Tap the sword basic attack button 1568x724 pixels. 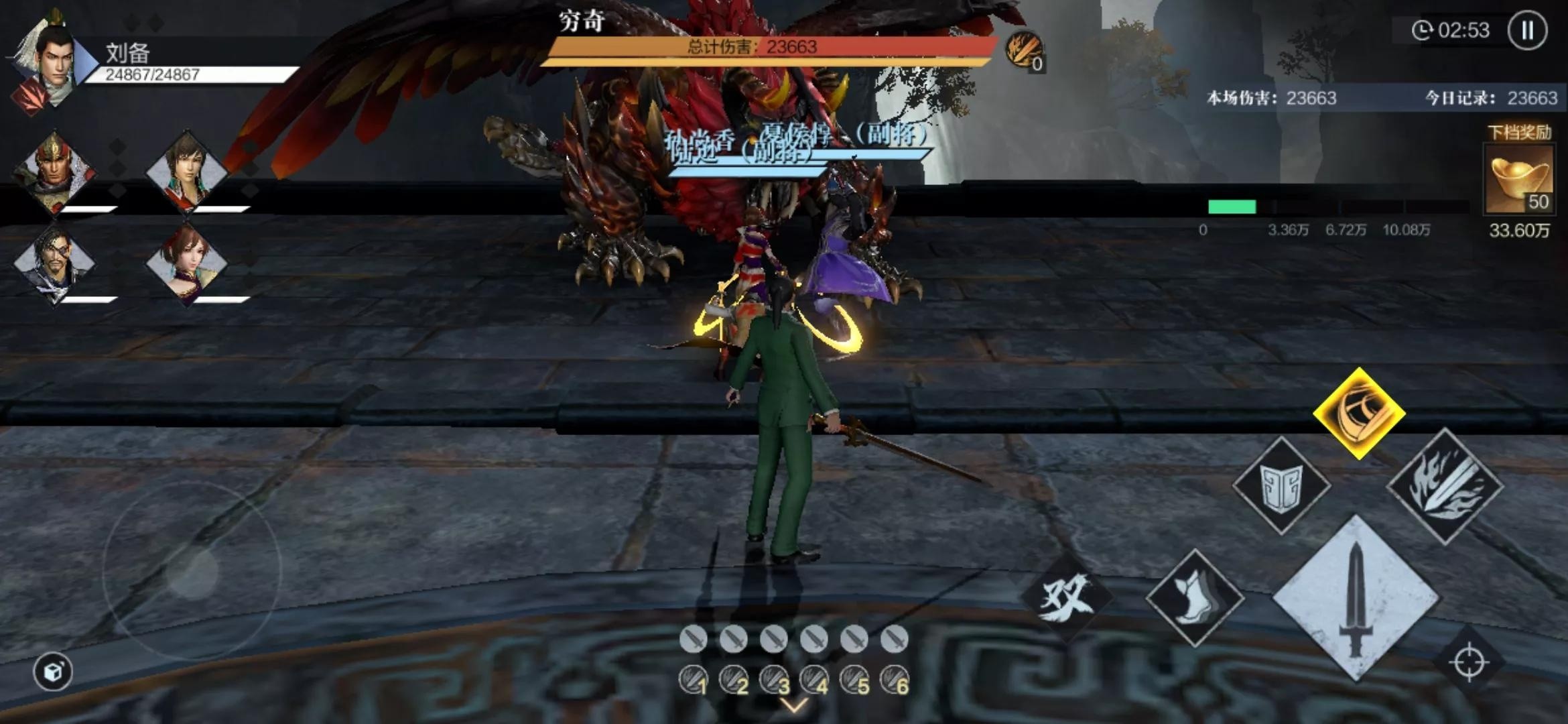tap(1356, 599)
